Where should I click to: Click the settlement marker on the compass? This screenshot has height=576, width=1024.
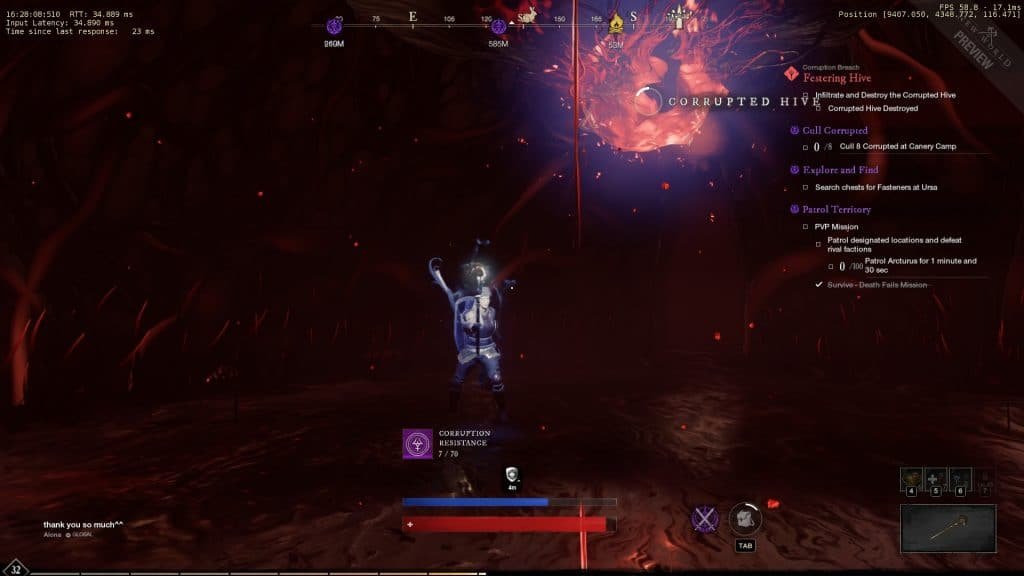tap(681, 17)
